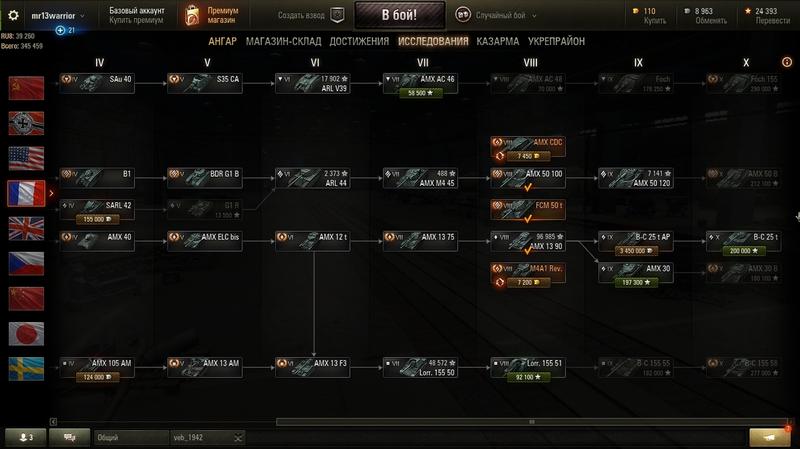Go to the Казарма tab
Viewport: 800px width, 449px height.
click(498, 41)
